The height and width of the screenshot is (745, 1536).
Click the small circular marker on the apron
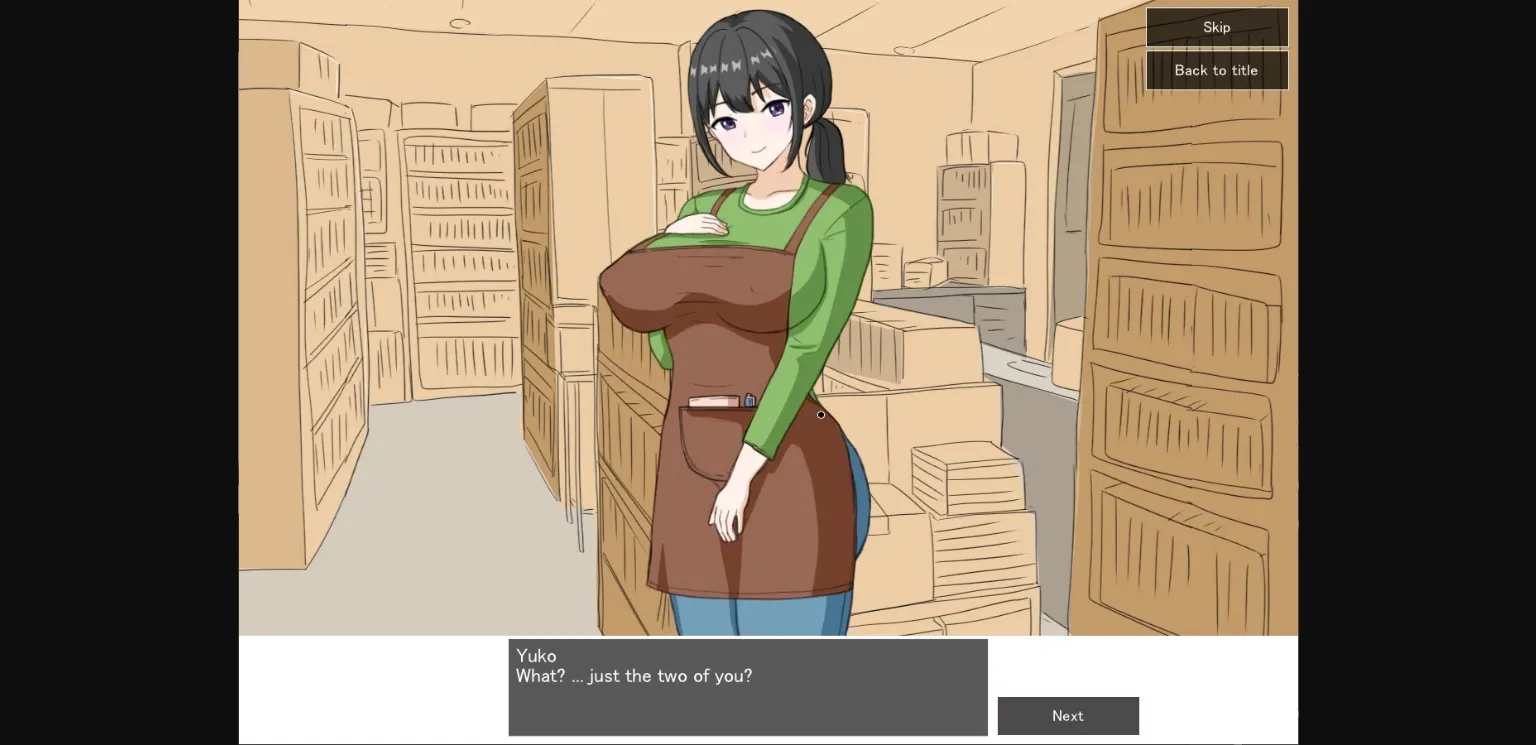820,414
